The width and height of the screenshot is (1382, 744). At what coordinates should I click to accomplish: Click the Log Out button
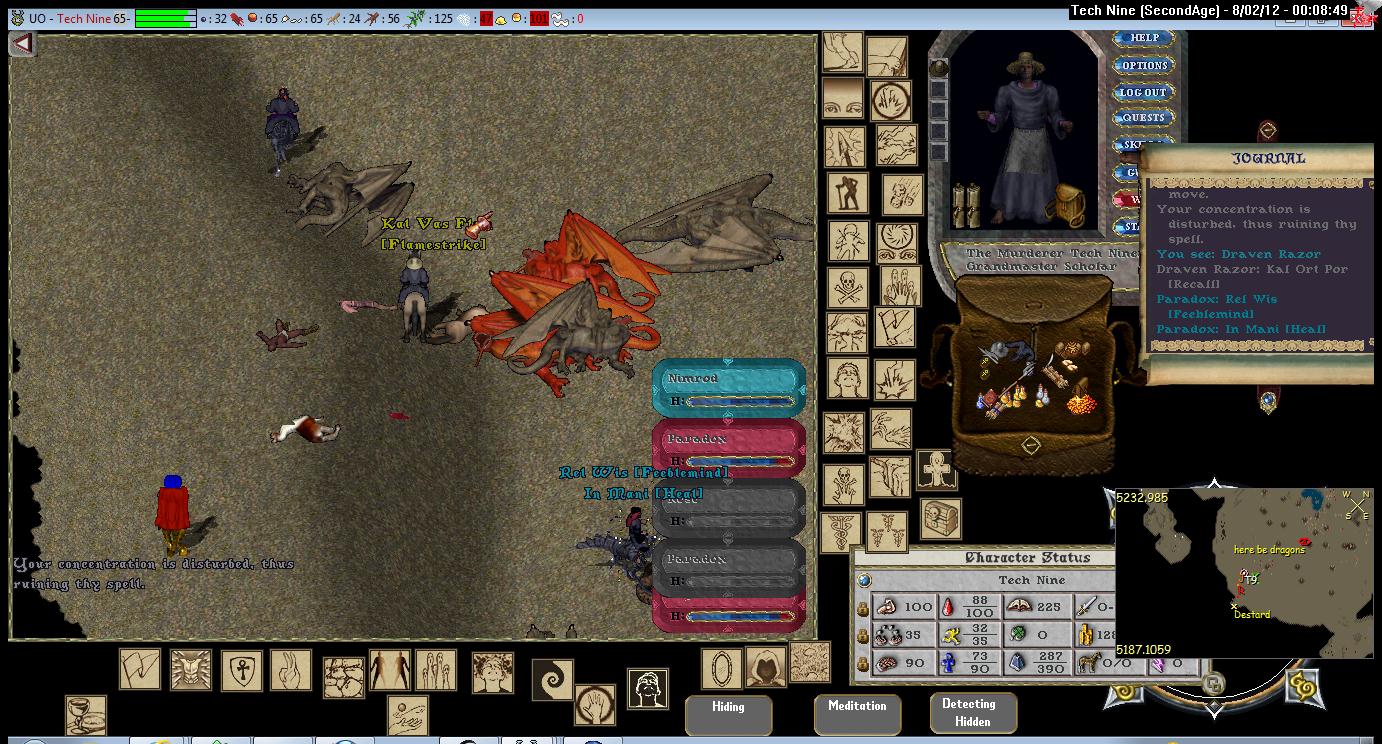click(1143, 92)
